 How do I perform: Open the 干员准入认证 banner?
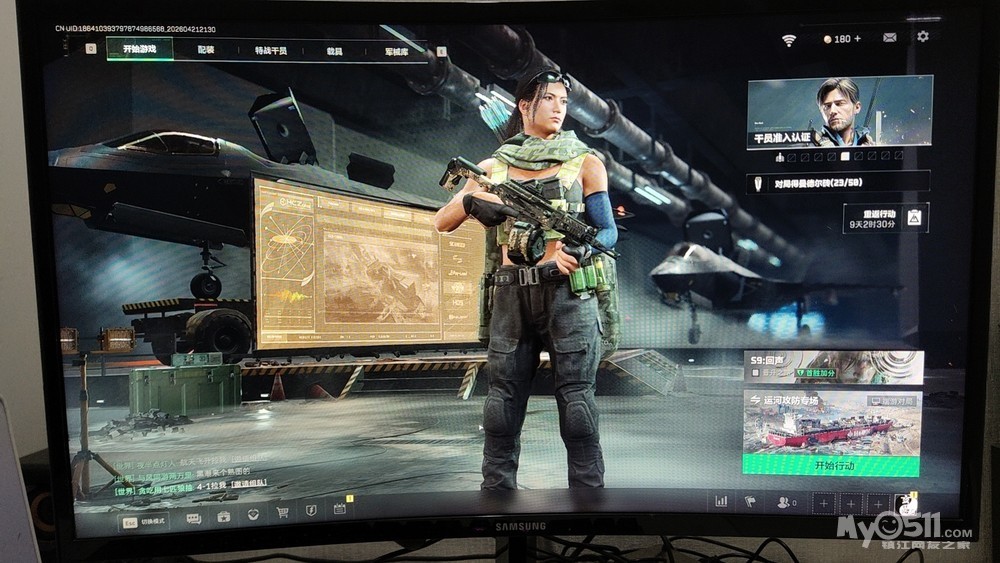pyautogui.click(x=839, y=113)
